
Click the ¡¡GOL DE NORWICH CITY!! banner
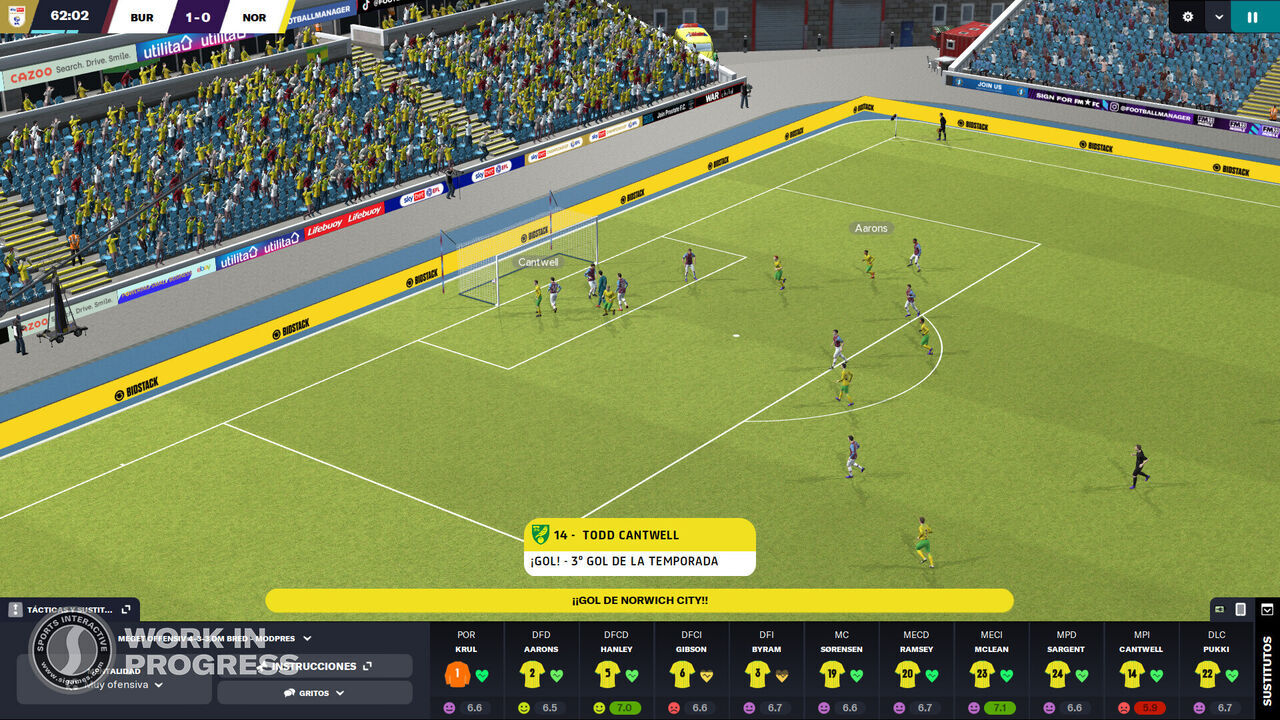tap(640, 599)
